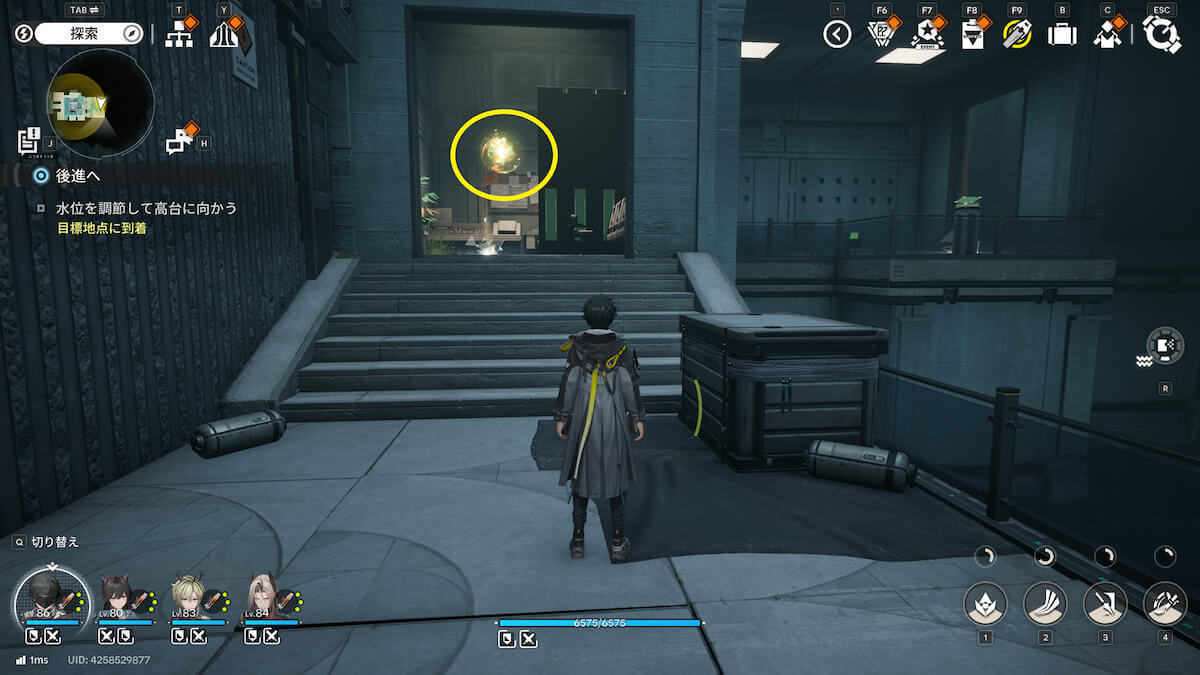Open the yellow-circled F9 icon
This screenshot has height=675, width=1200.
1017,35
